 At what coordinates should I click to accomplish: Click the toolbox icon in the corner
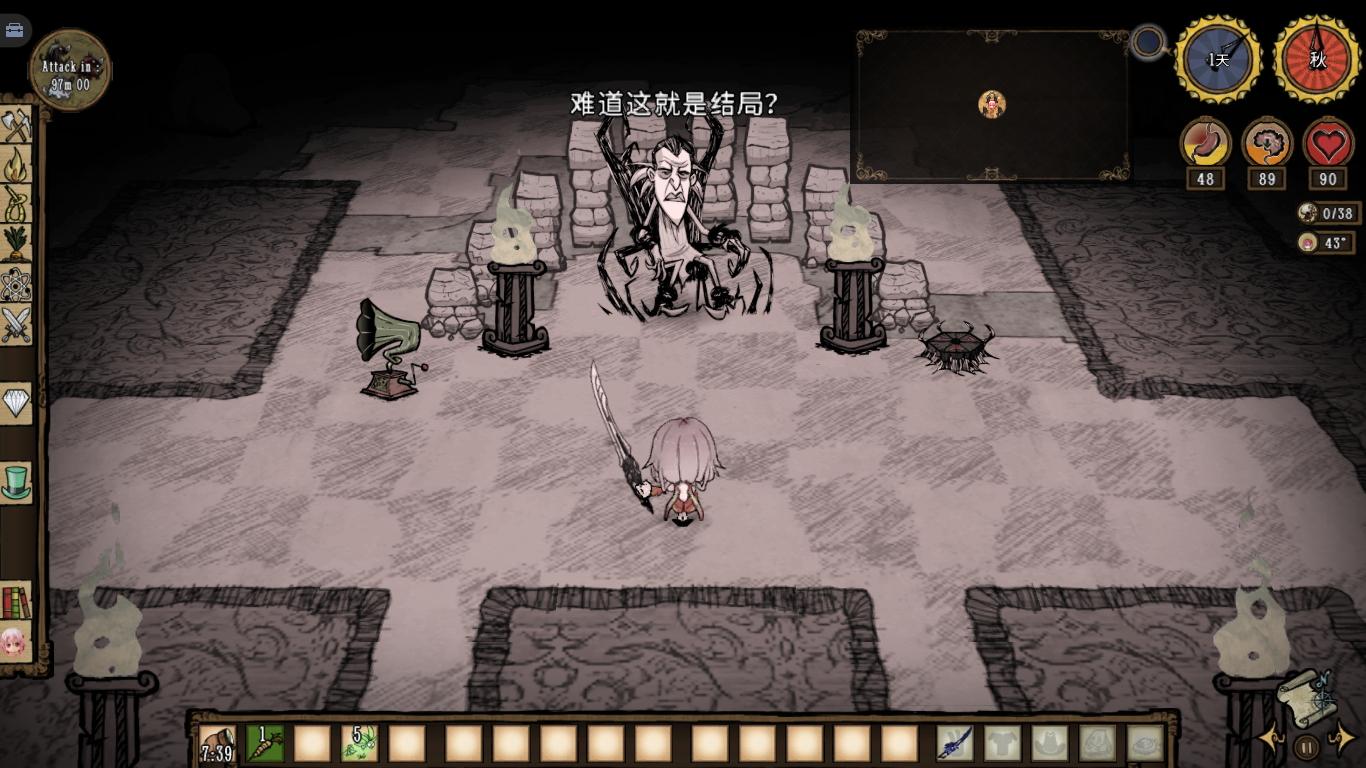tap(14, 30)
